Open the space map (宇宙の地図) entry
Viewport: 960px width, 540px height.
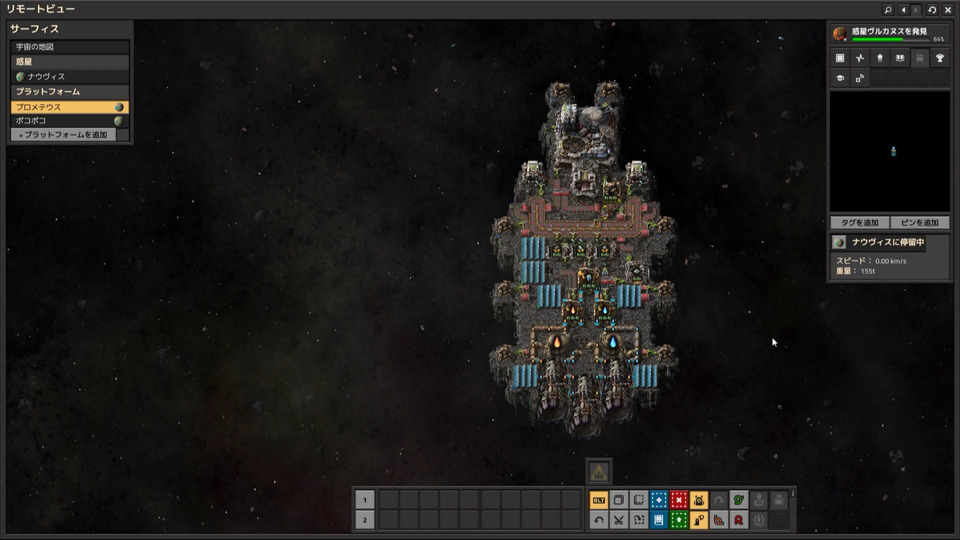70,47
